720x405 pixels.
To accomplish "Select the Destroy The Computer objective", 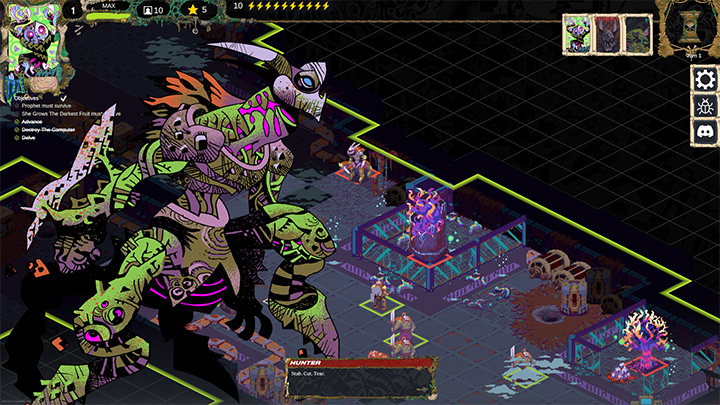I will click(x=48, y=129).
